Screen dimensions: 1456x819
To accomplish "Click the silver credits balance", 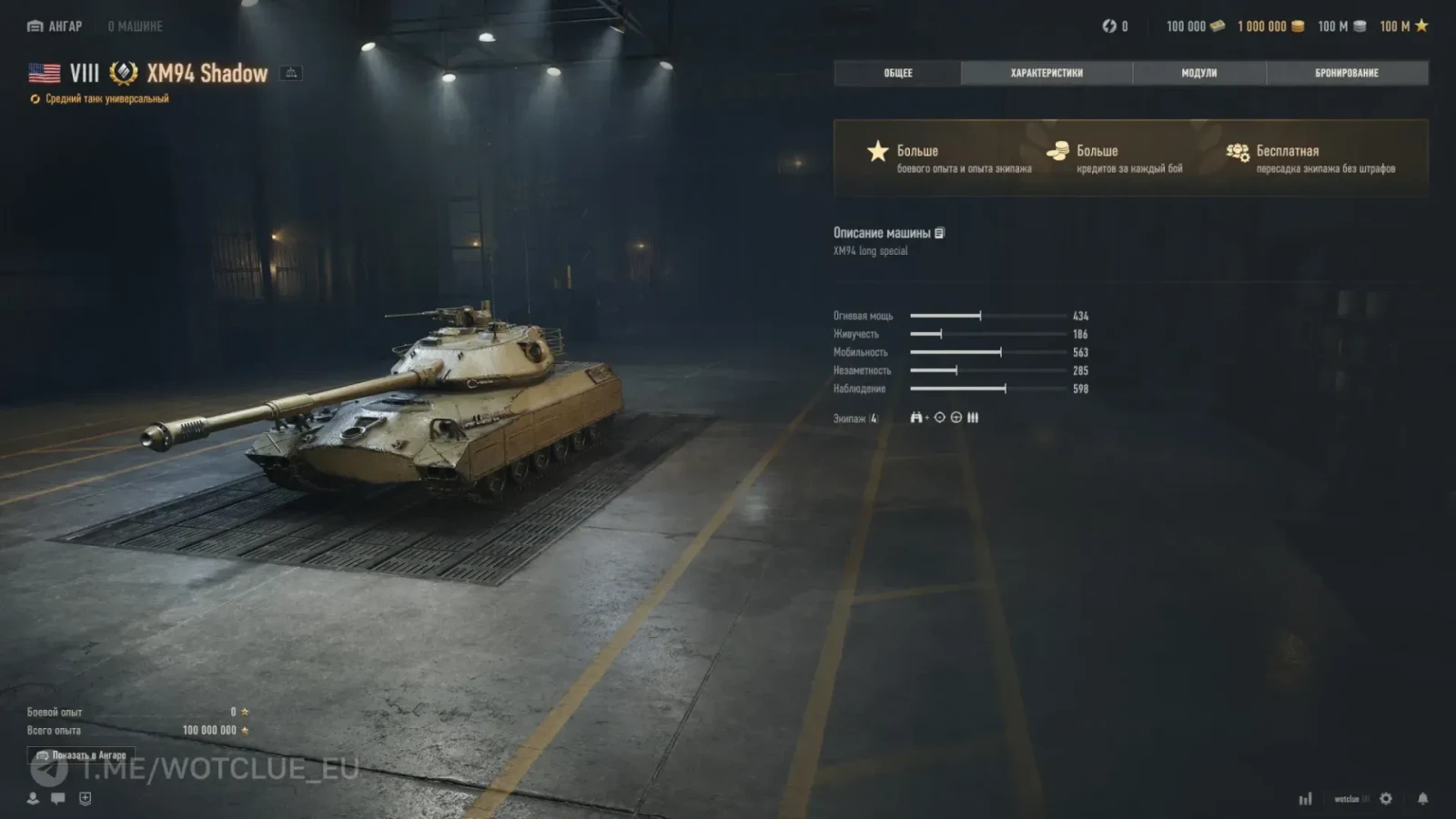I will [x=1341, y=26].
